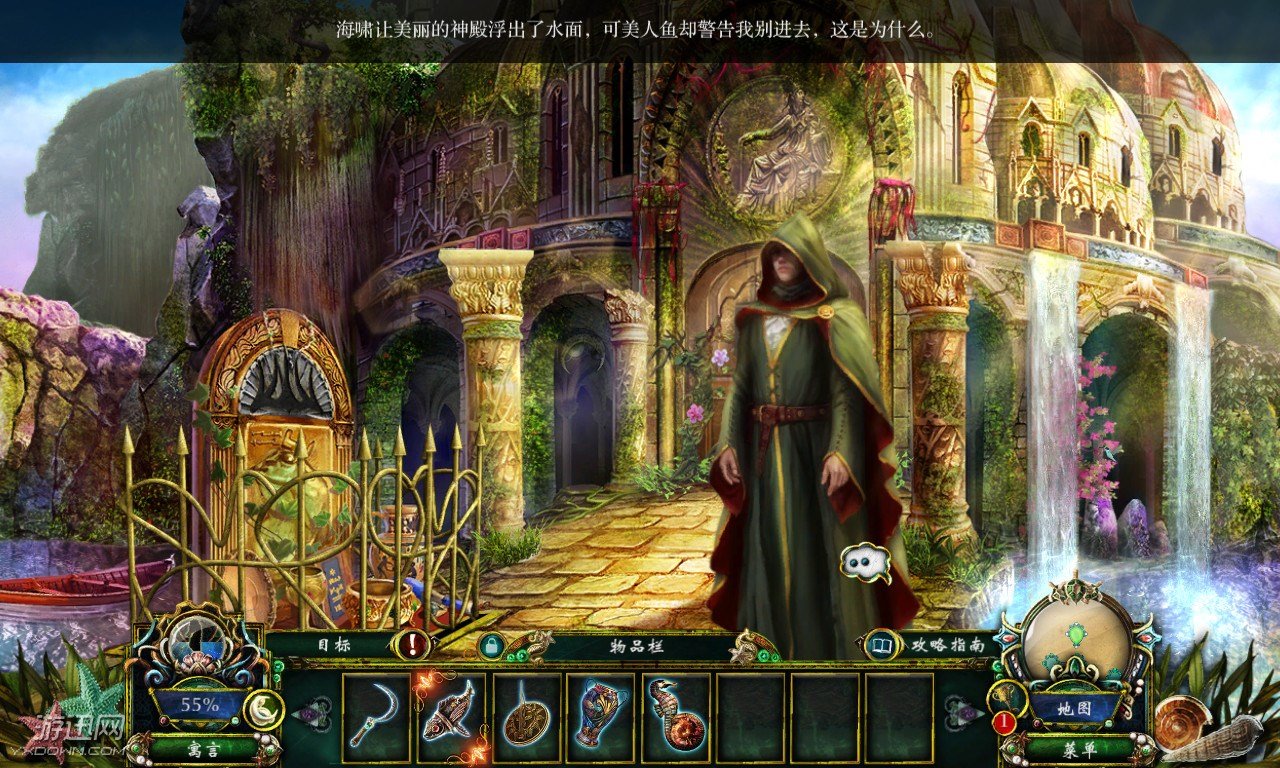The width and height of the screenshot is (1280, 768).
Task: Click the golden moon shell emblem
Action: tap(262, 708)
